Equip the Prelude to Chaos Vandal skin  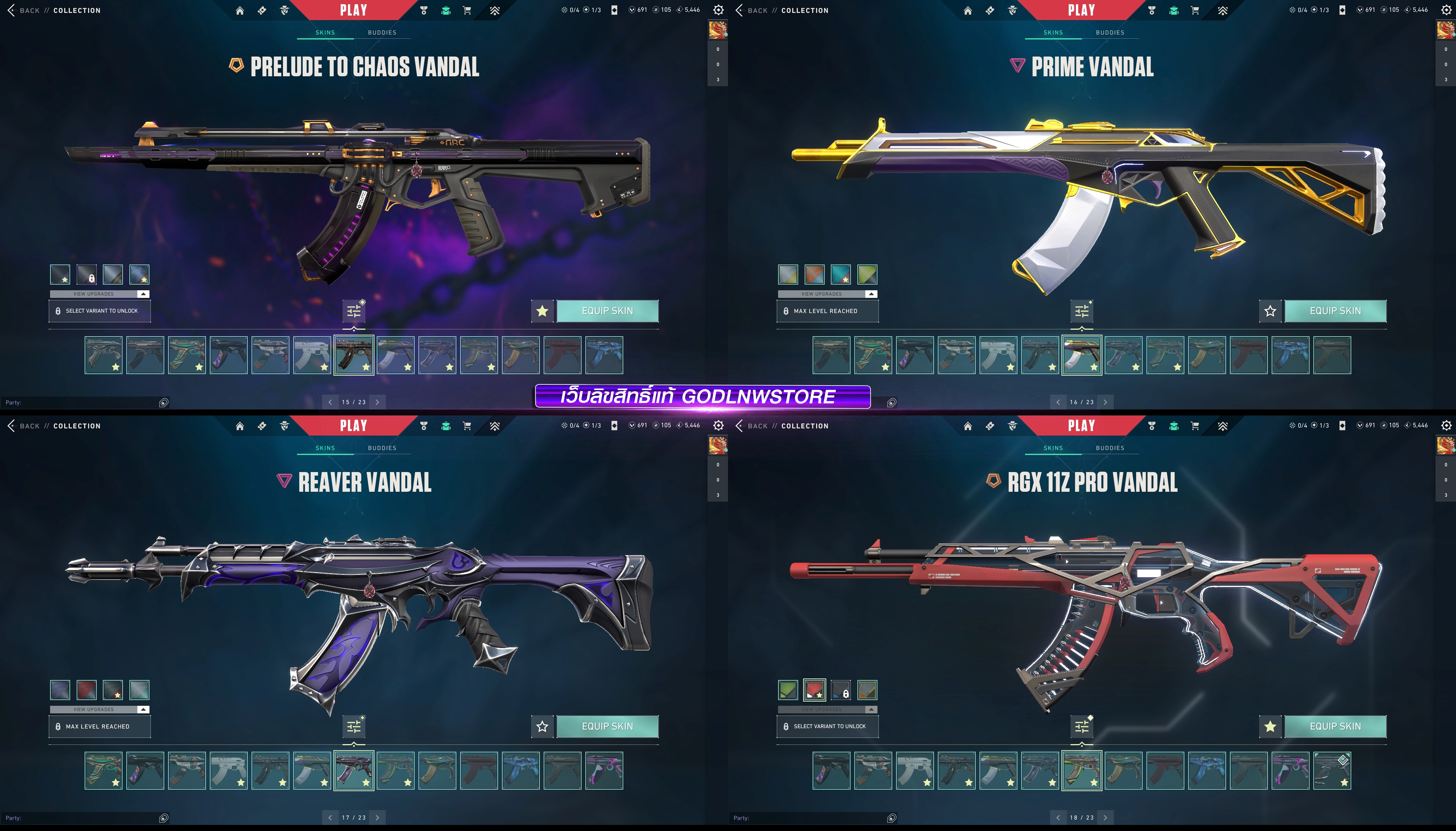pos(607,311)
